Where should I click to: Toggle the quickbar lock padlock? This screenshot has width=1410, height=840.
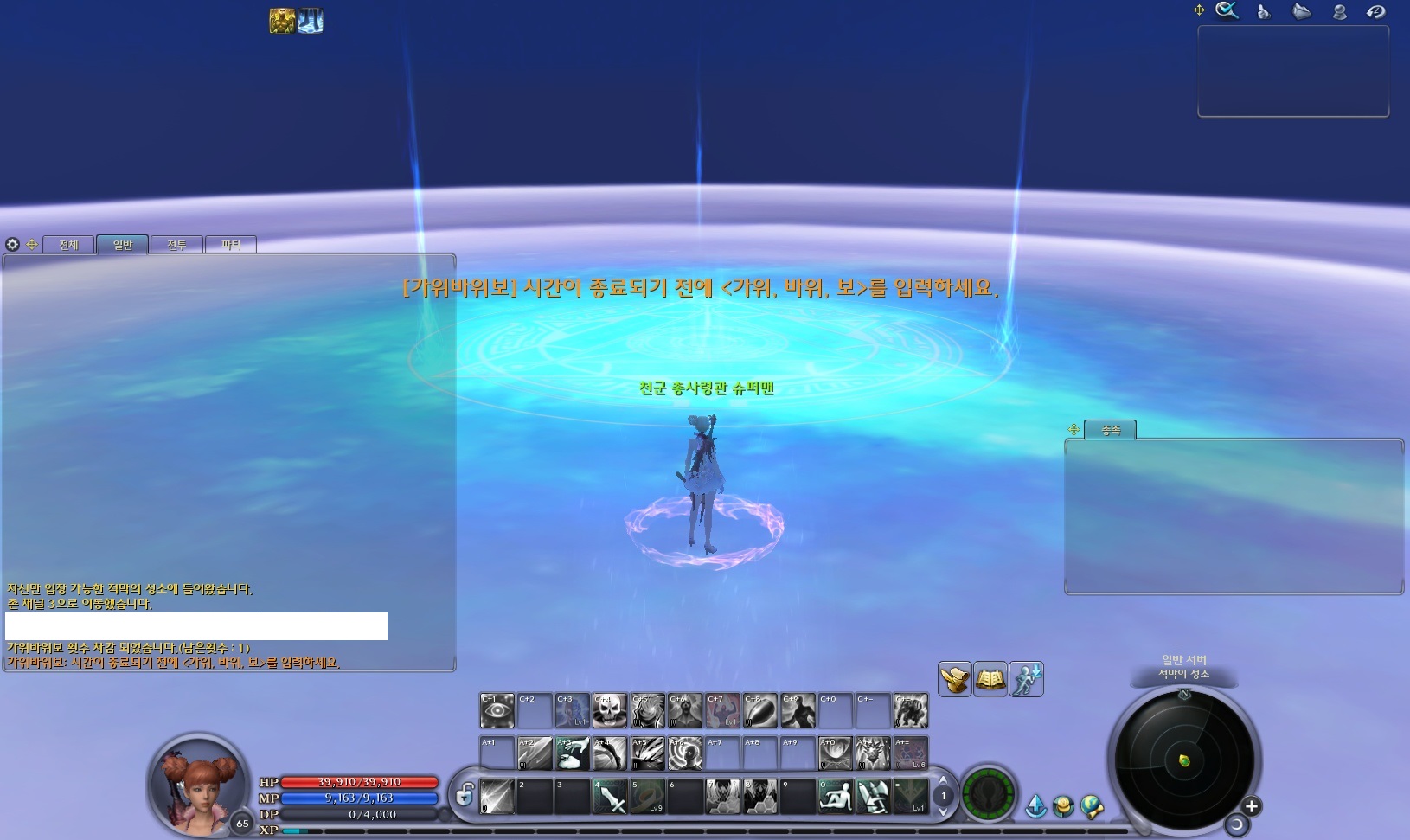pyautogui.click(x=464, y=796)
